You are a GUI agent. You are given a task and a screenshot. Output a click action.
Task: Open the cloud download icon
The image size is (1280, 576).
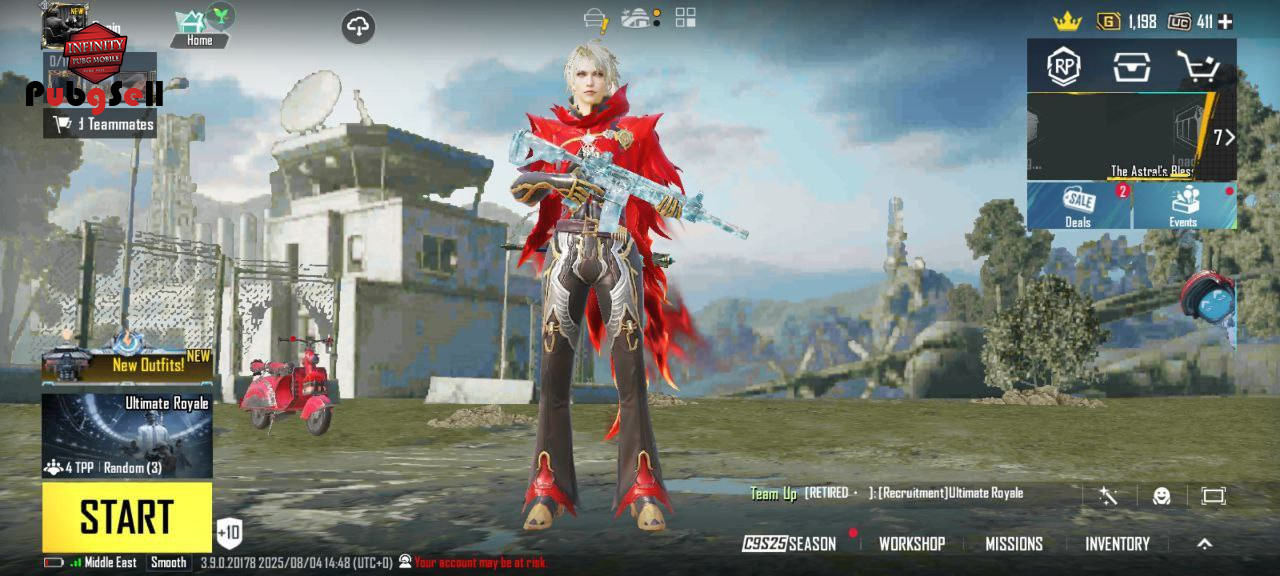358,27
